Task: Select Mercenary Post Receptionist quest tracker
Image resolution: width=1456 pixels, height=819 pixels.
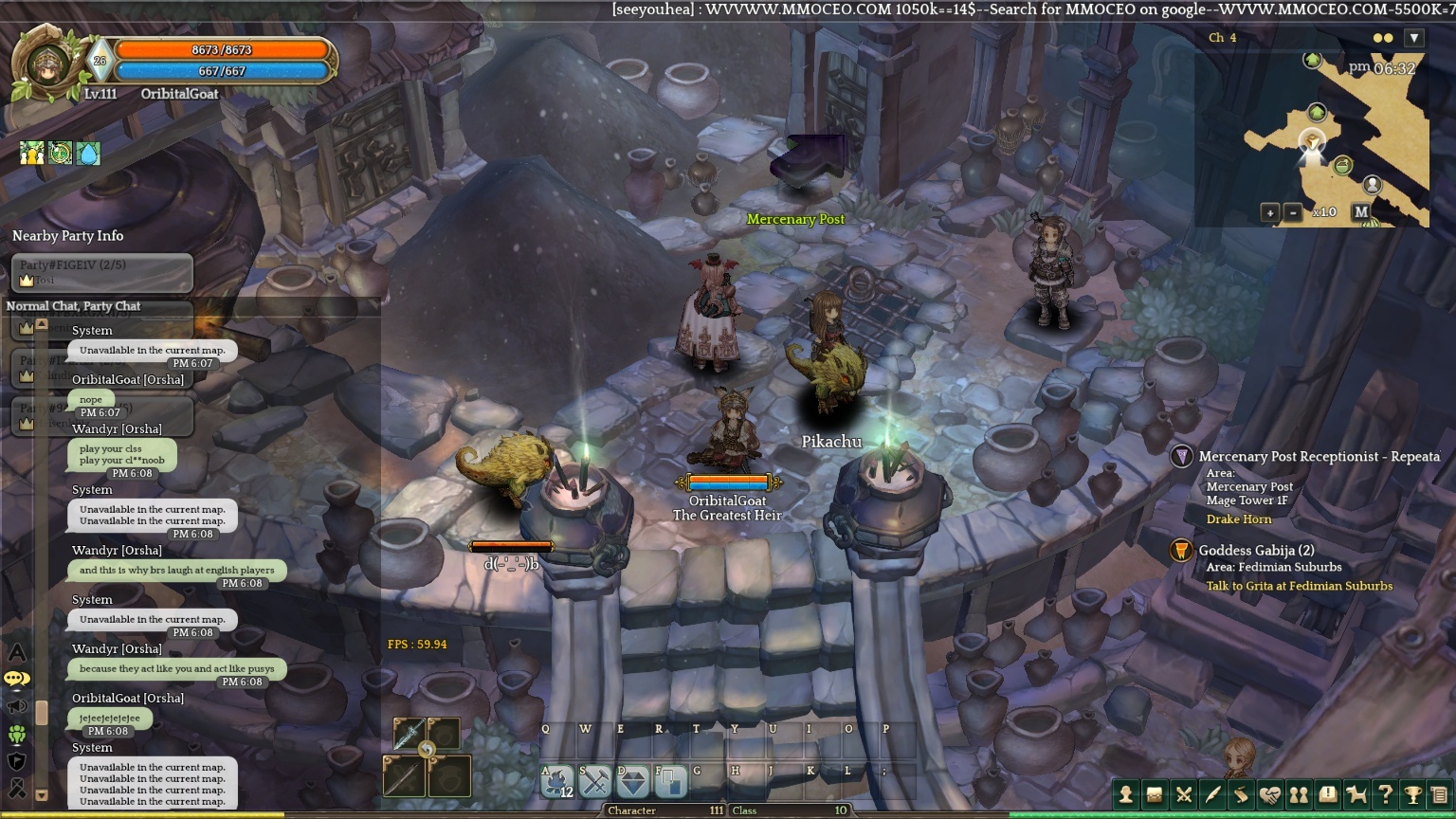Action: (1319, 457)
